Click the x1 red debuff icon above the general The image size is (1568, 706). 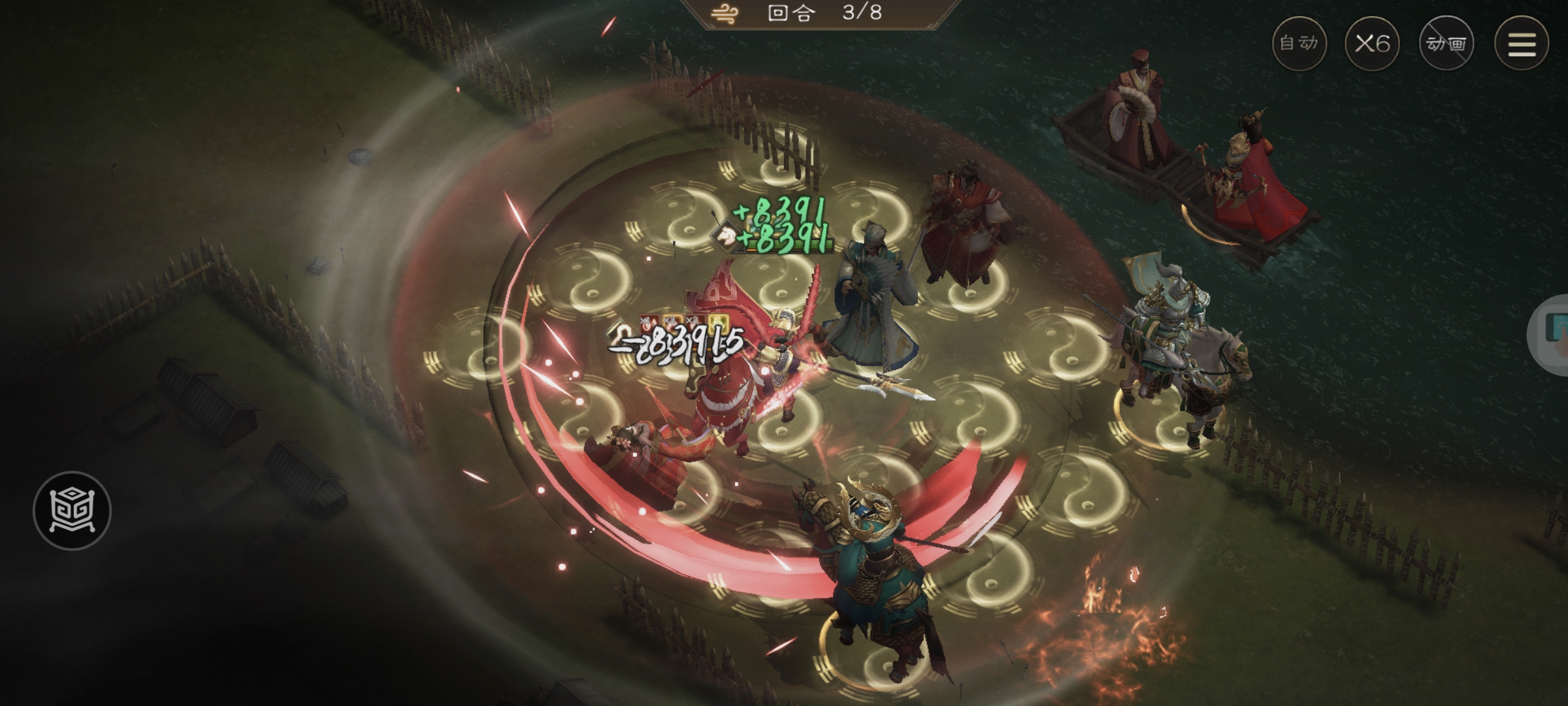tap(649, 325)
